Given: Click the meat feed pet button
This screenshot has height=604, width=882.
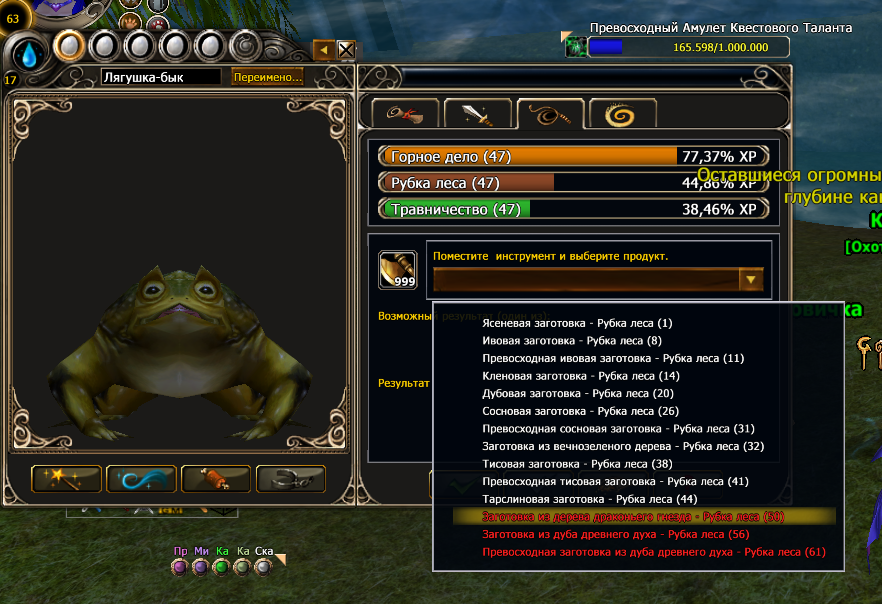Looking at the screenshot, I should [x=215, y=479].
